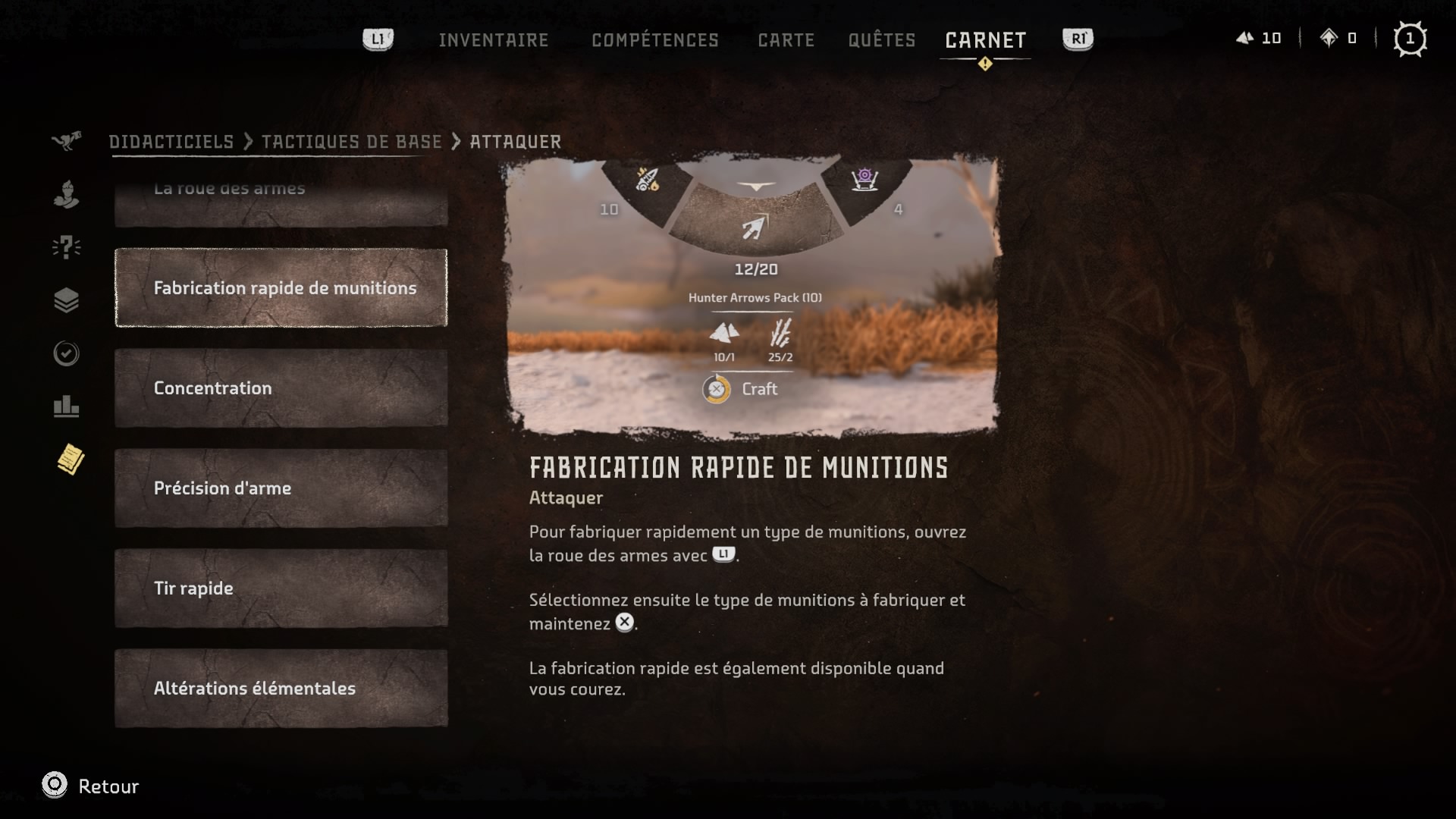The width and height of the screenshot is (1456, 819).
Task: Switch to the Inventaire tab
Action: [x=493, y=39]
